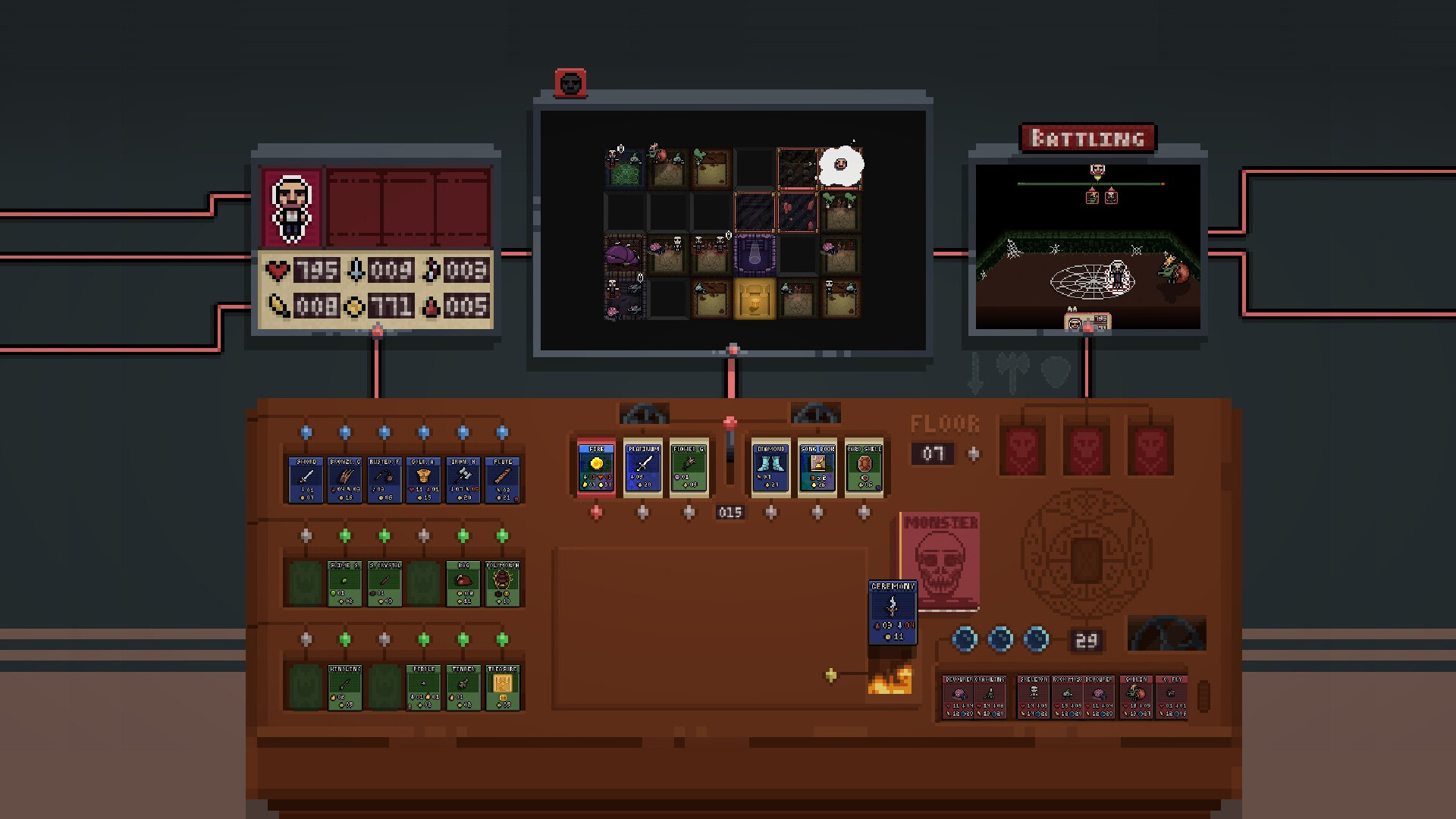This screenshot has width=1456, height=819.
Task: Toggle the green switch above the Slime S. card
Action: point(345,535)
